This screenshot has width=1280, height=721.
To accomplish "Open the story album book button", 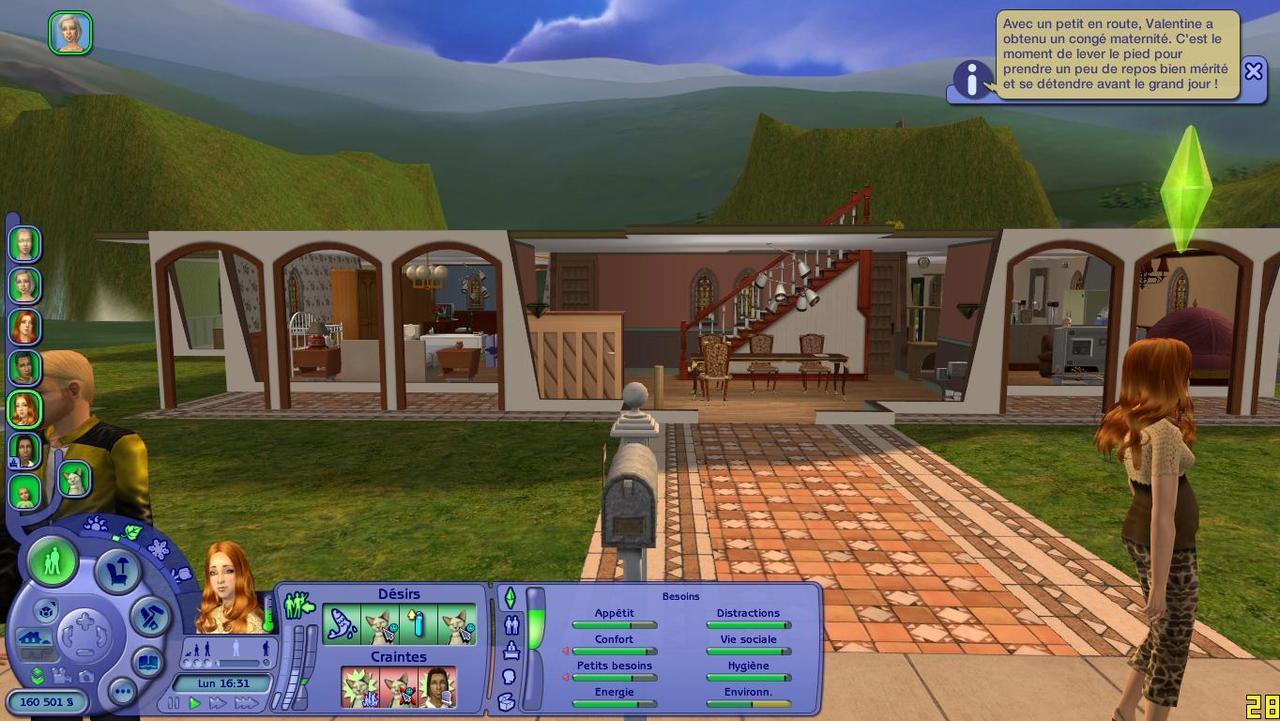I will tap(148, 662).
